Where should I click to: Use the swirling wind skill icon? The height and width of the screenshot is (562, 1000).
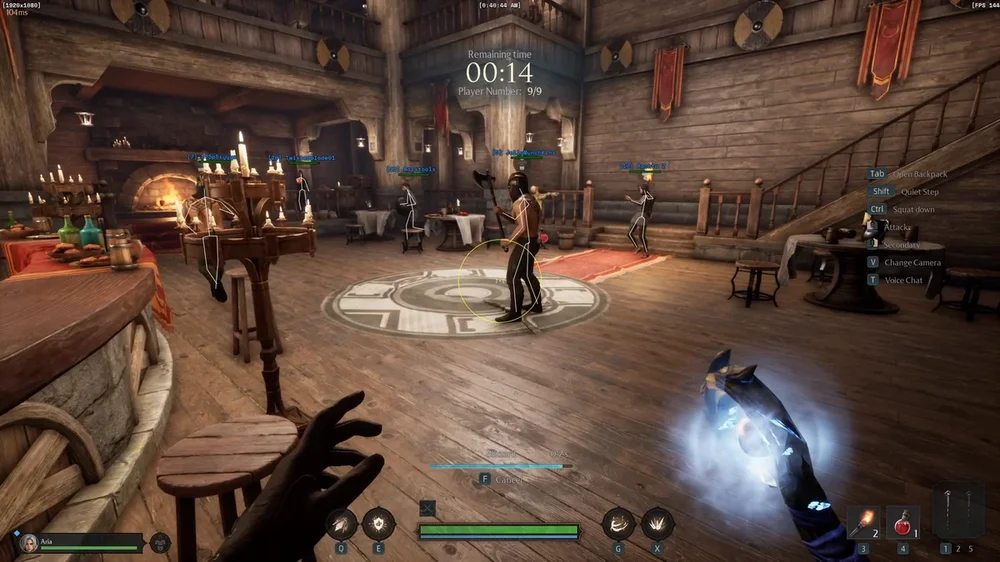[x=619, y=522]
